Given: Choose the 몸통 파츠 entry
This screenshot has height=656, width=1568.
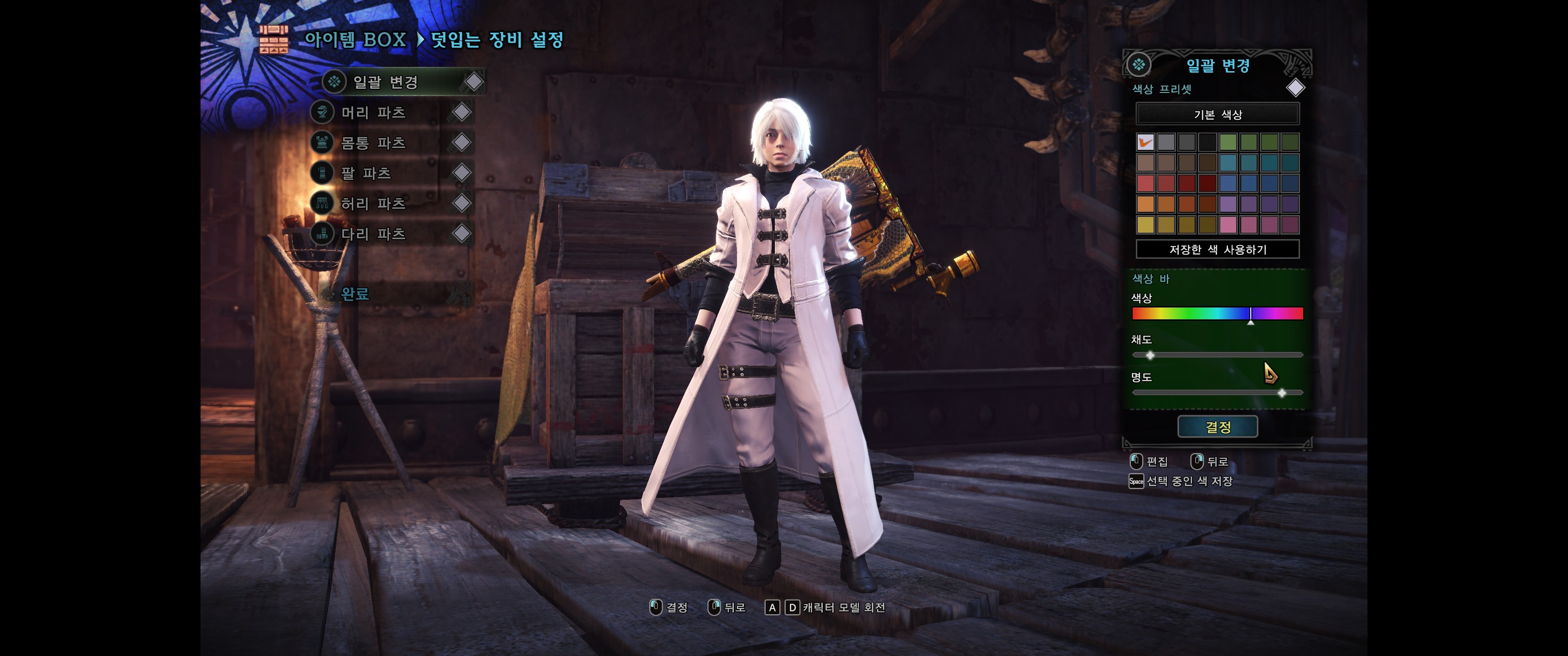Looking at the screenshot, I should [x=372, y=143].
